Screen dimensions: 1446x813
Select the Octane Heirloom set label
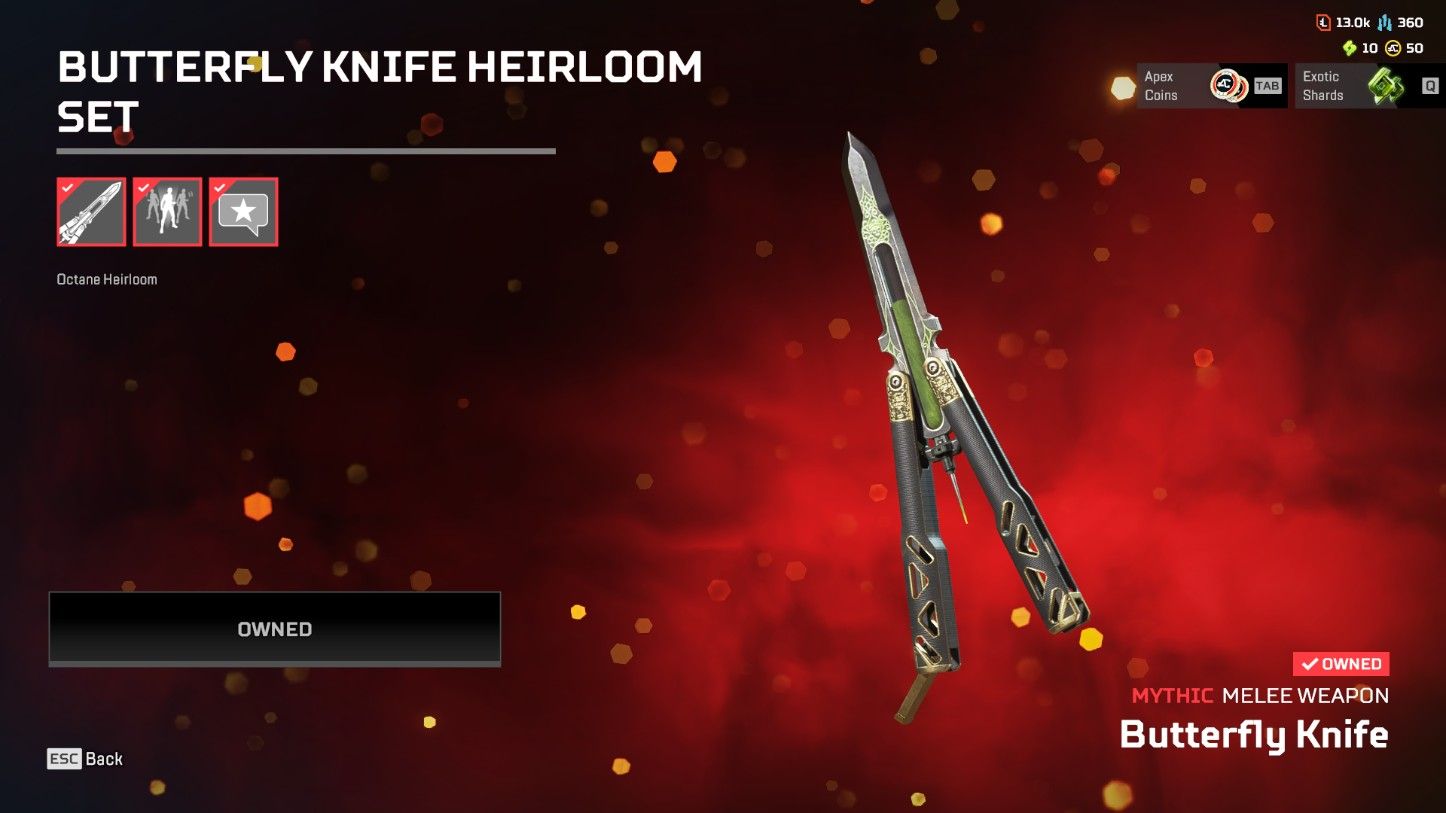click(106, 279)
